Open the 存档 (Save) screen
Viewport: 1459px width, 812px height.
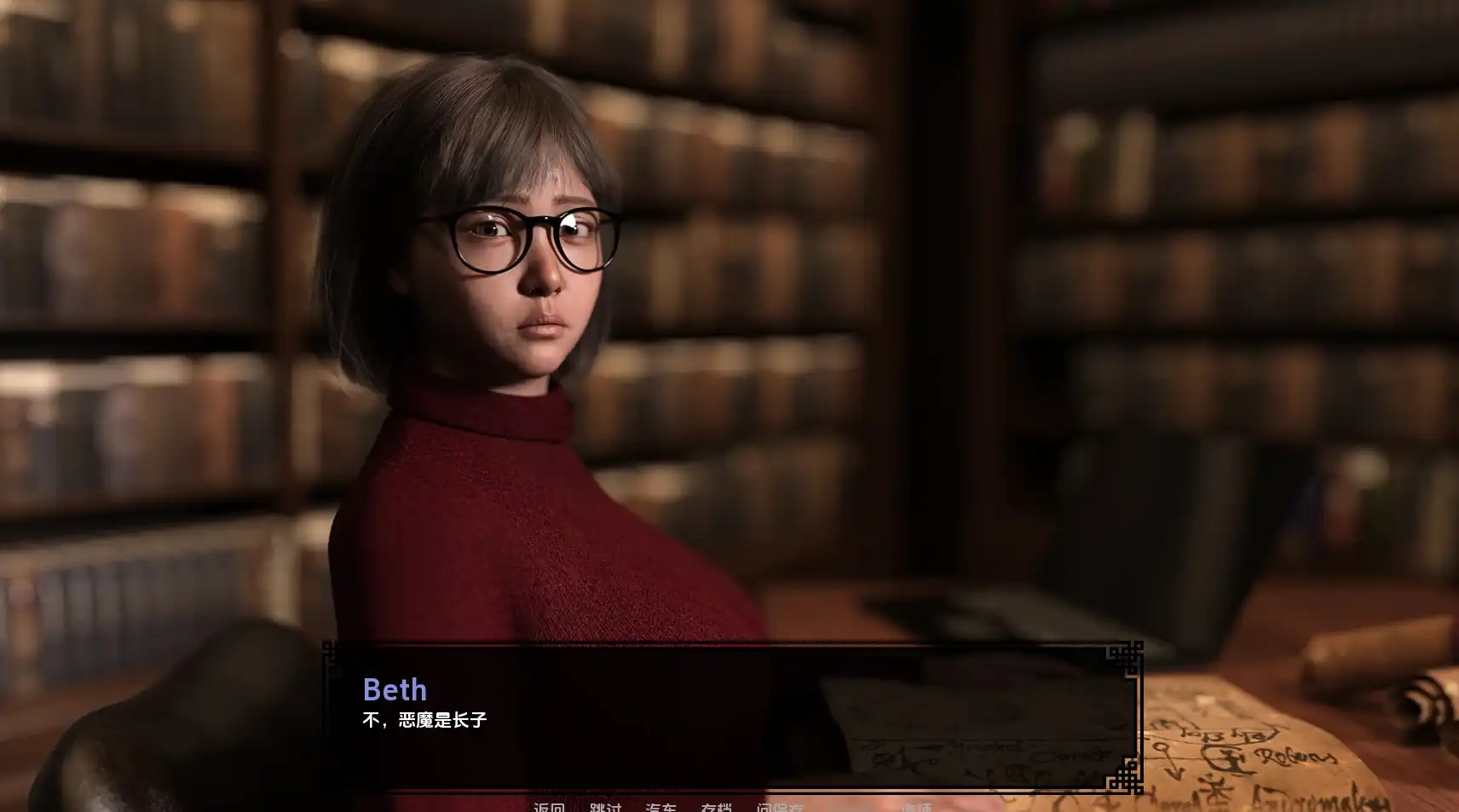[x=716, y=806]
